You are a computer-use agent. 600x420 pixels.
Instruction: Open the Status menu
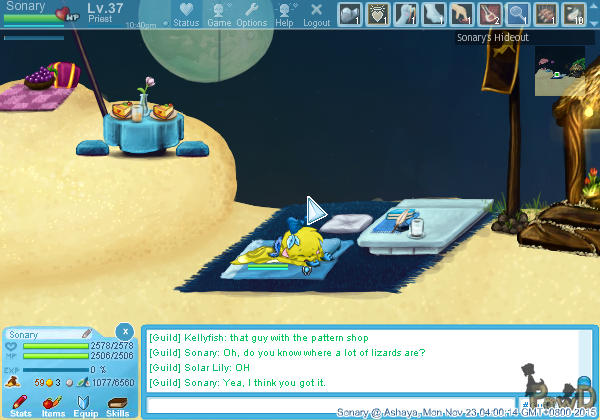pos(185,14)
